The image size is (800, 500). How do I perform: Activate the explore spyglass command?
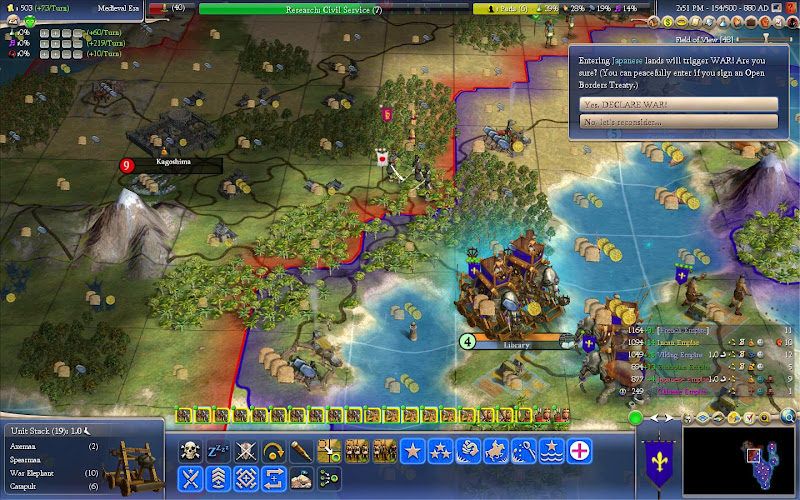coord(301,451)
